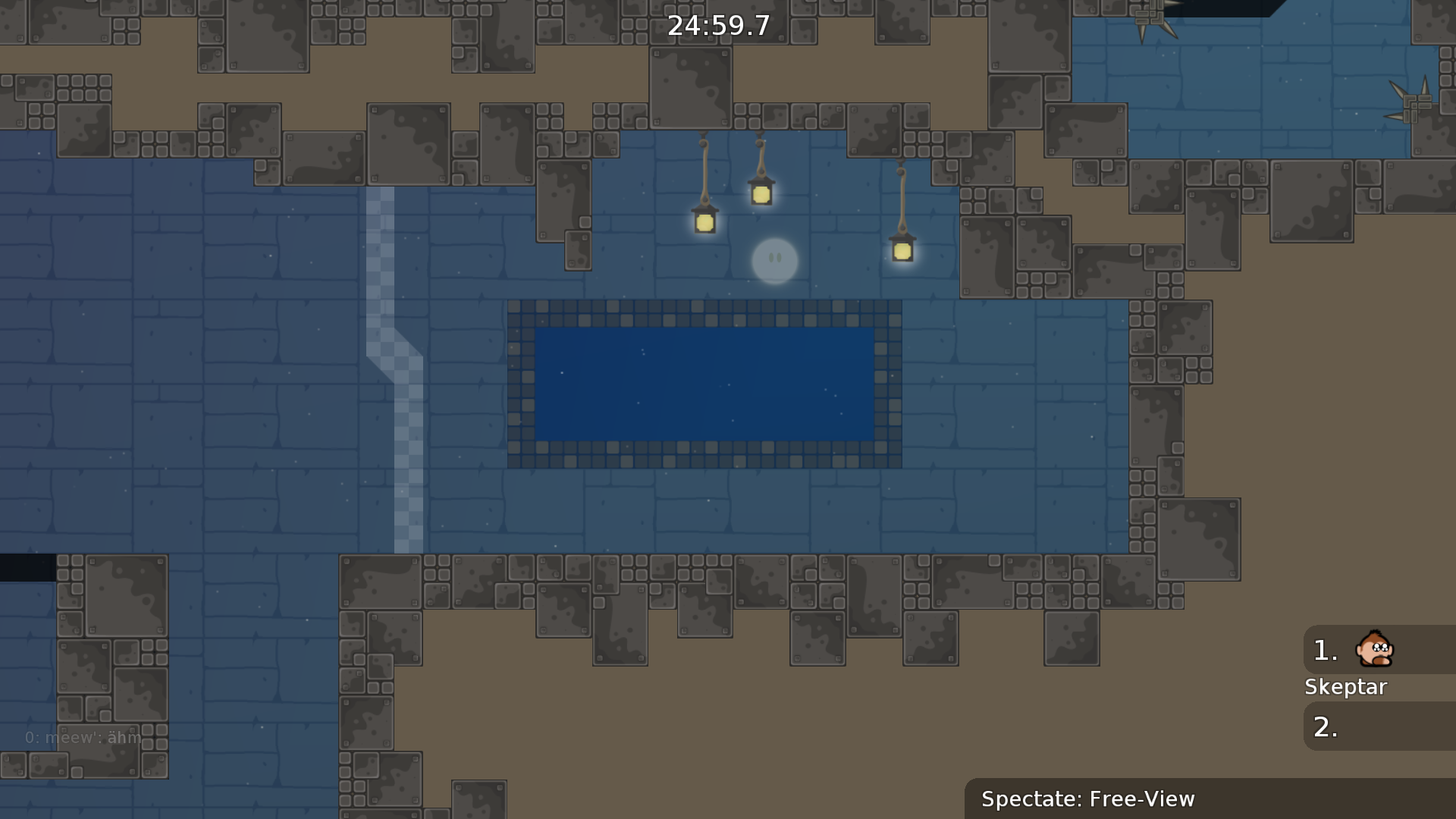The width and height of the screenshot is (1456, 819).
Task: Click the leftmost hanging lantern
Action: point(704,222)
